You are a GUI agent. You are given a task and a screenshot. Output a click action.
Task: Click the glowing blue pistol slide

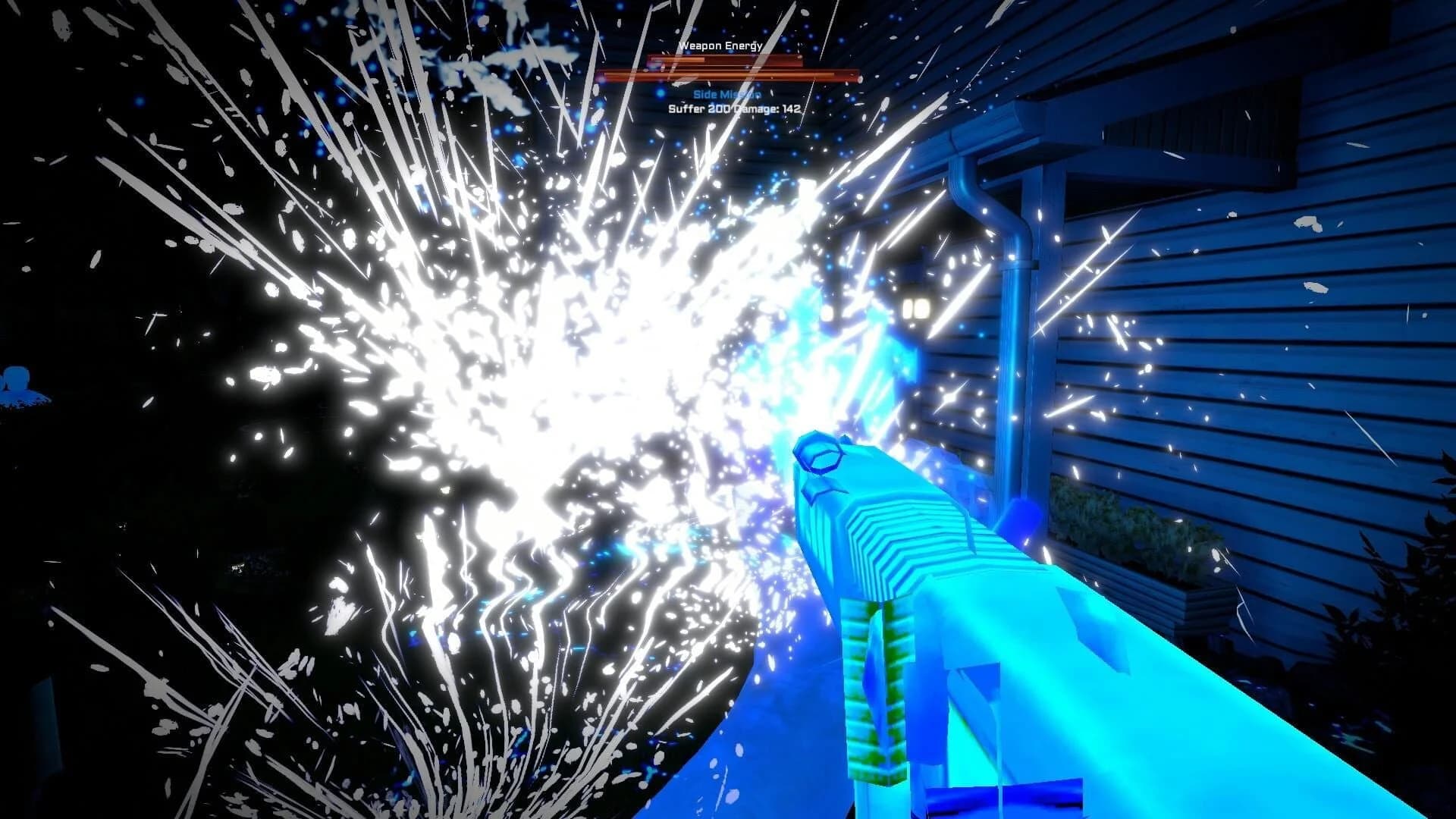pos(948,546)
